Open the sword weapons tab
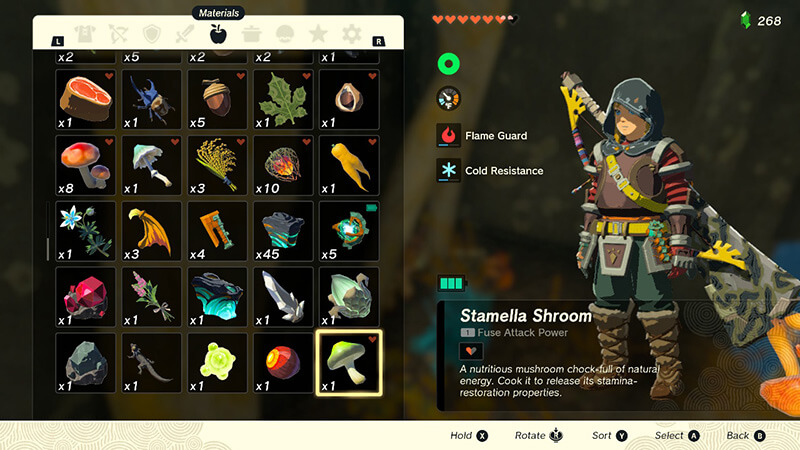Screen dimensions: 800x450 point(185,34)
